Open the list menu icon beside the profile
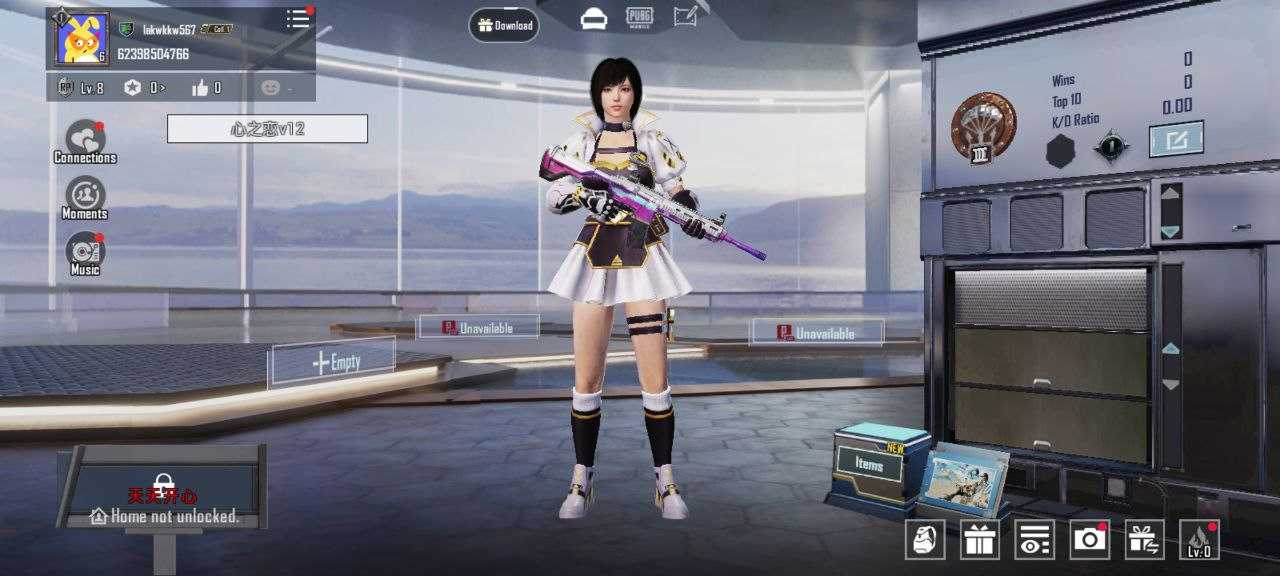This screenshot has height=576, width=1280. [298, 19]
